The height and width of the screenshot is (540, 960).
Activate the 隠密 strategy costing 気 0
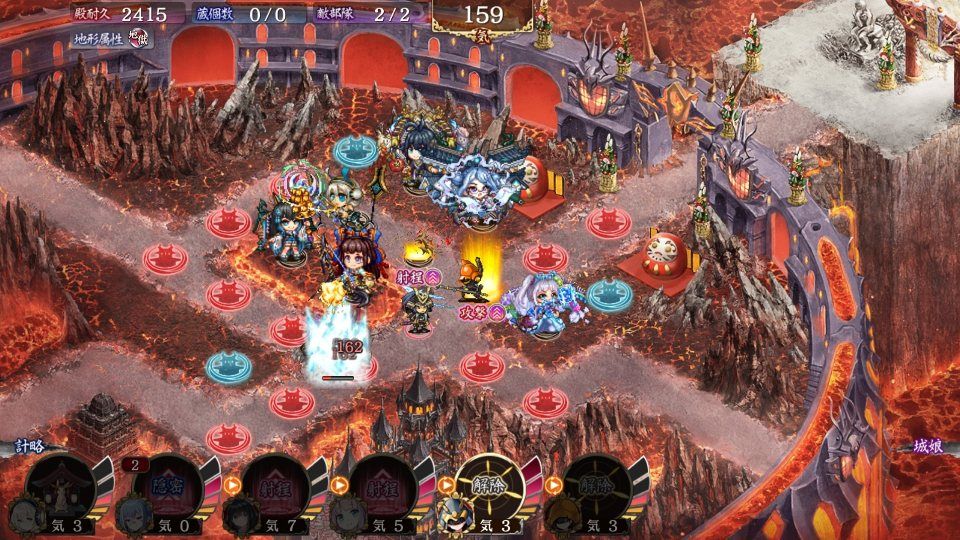pos(166,490)
